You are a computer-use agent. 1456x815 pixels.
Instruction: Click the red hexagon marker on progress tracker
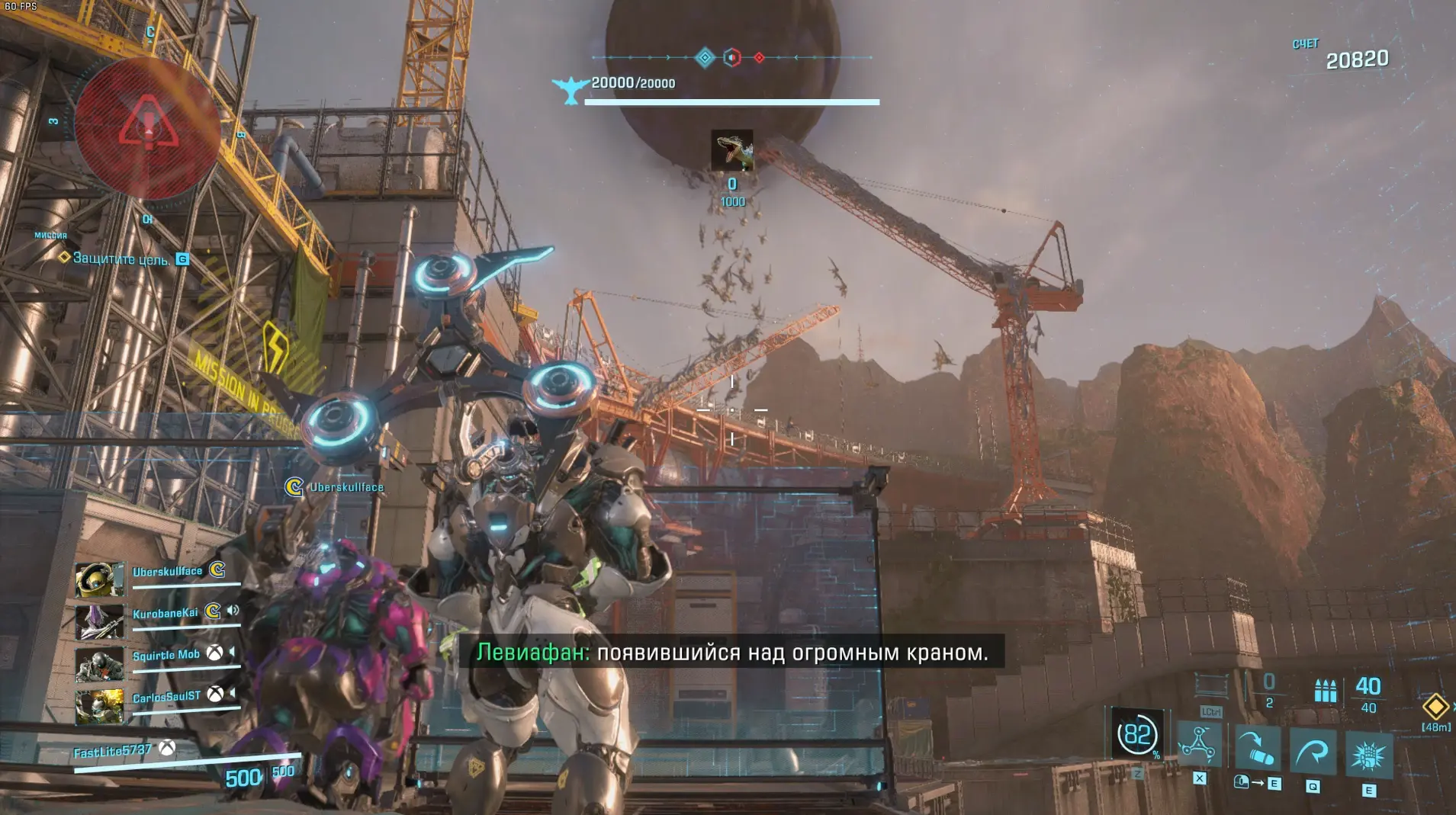coord(731,58)
